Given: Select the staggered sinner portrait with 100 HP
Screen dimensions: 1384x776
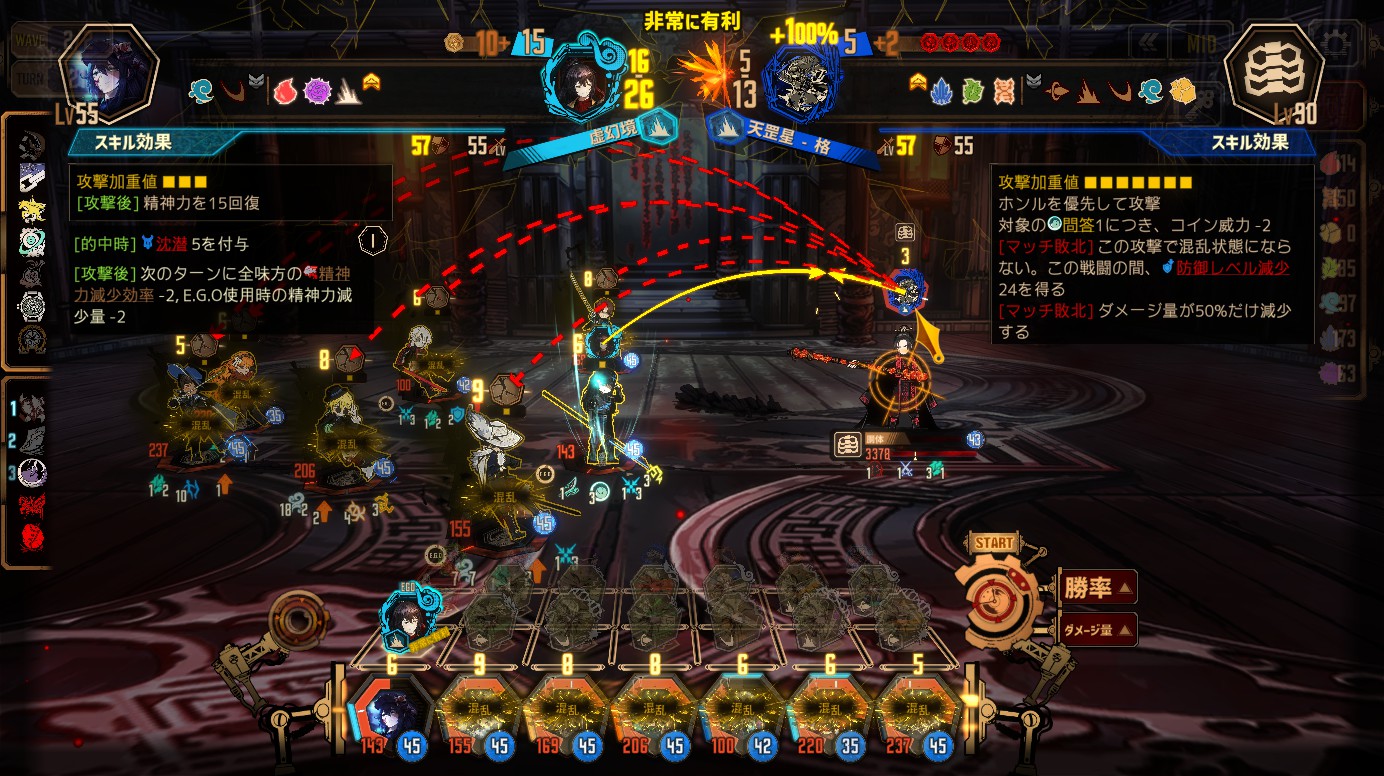Looking at the screenshot, I should [741, 710].
